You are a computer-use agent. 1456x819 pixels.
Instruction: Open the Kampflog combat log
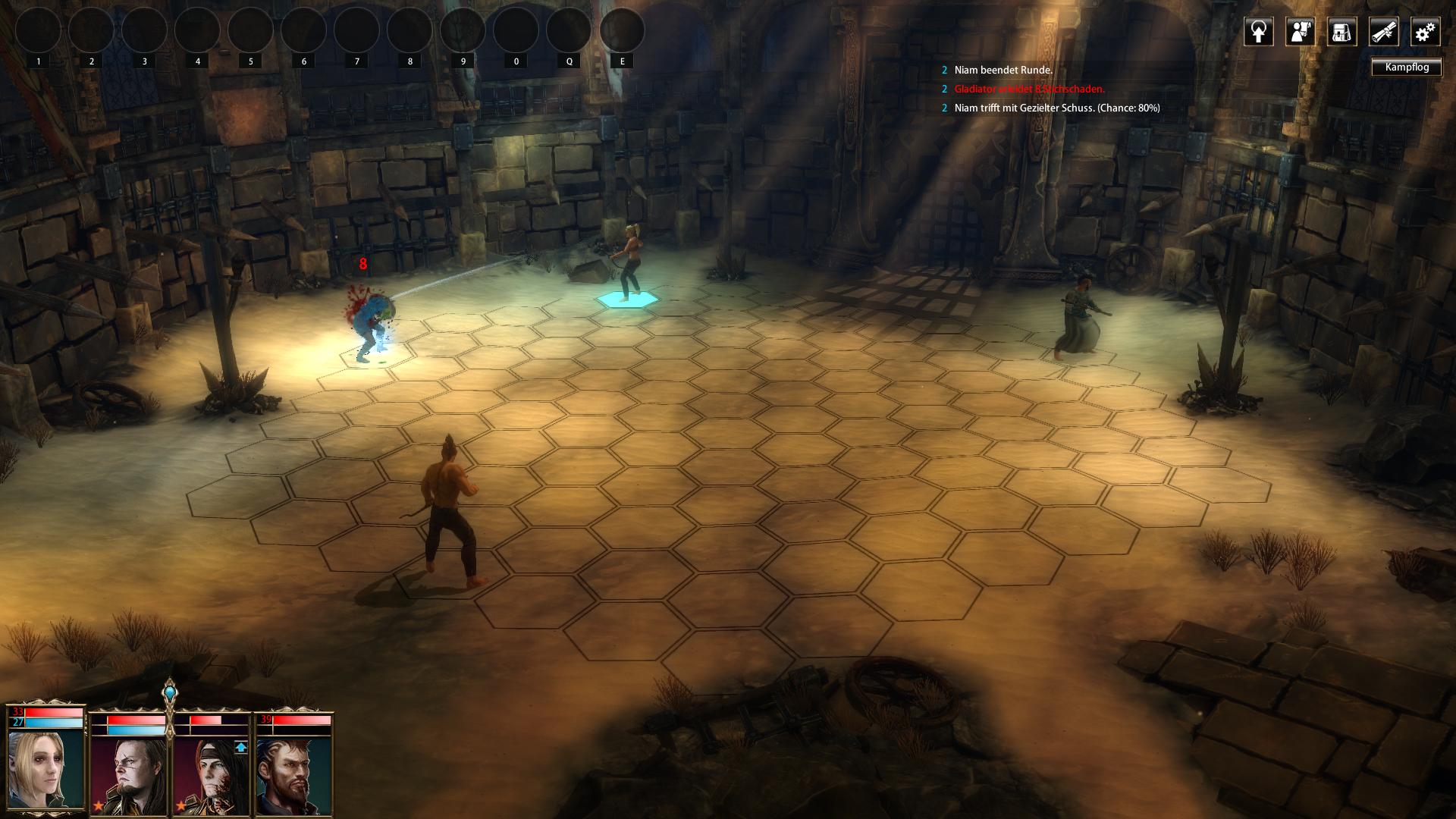[x=1406, y=67]
